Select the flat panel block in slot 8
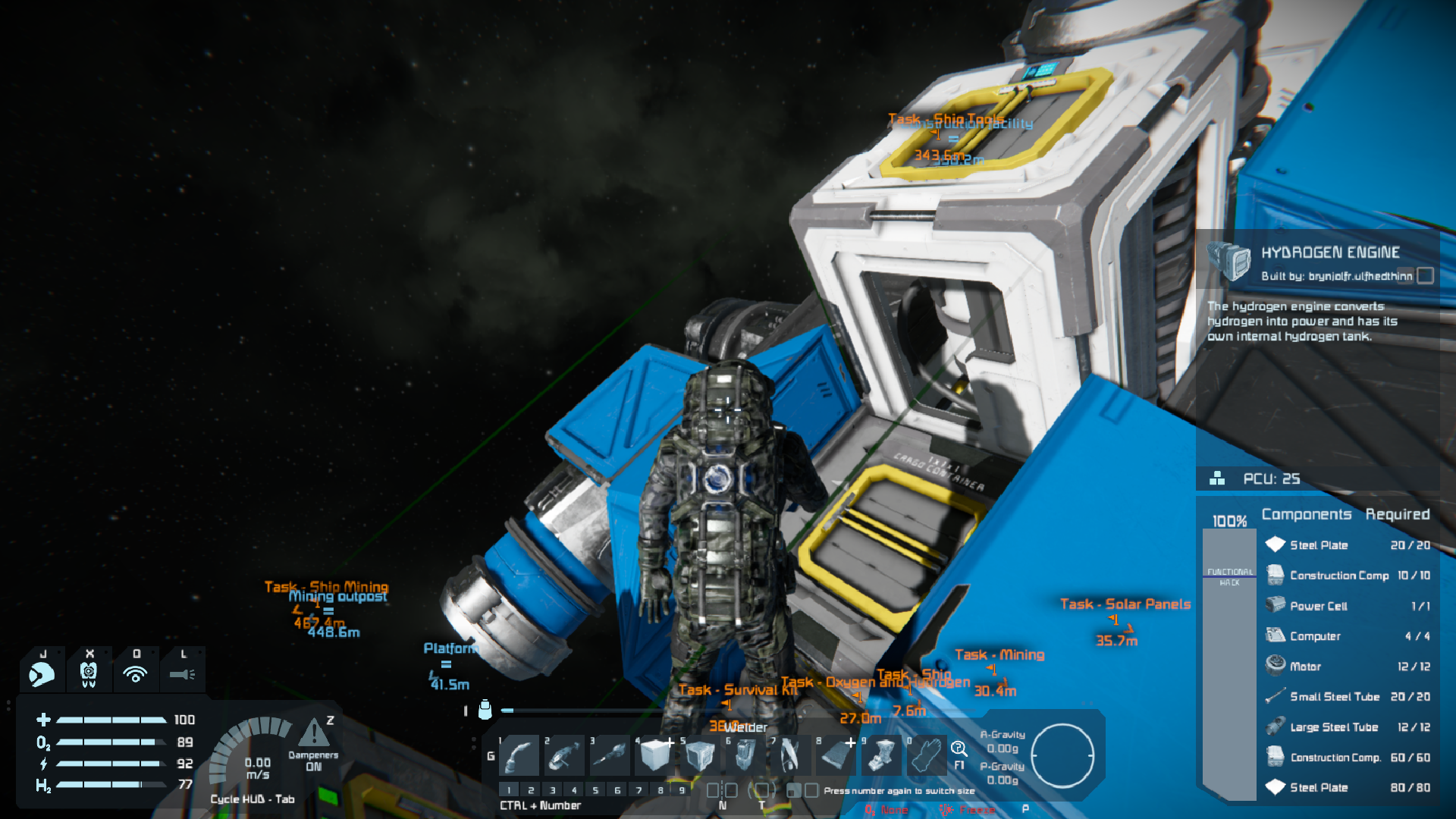Screen dimensions: 1456x819 point(836,755)
